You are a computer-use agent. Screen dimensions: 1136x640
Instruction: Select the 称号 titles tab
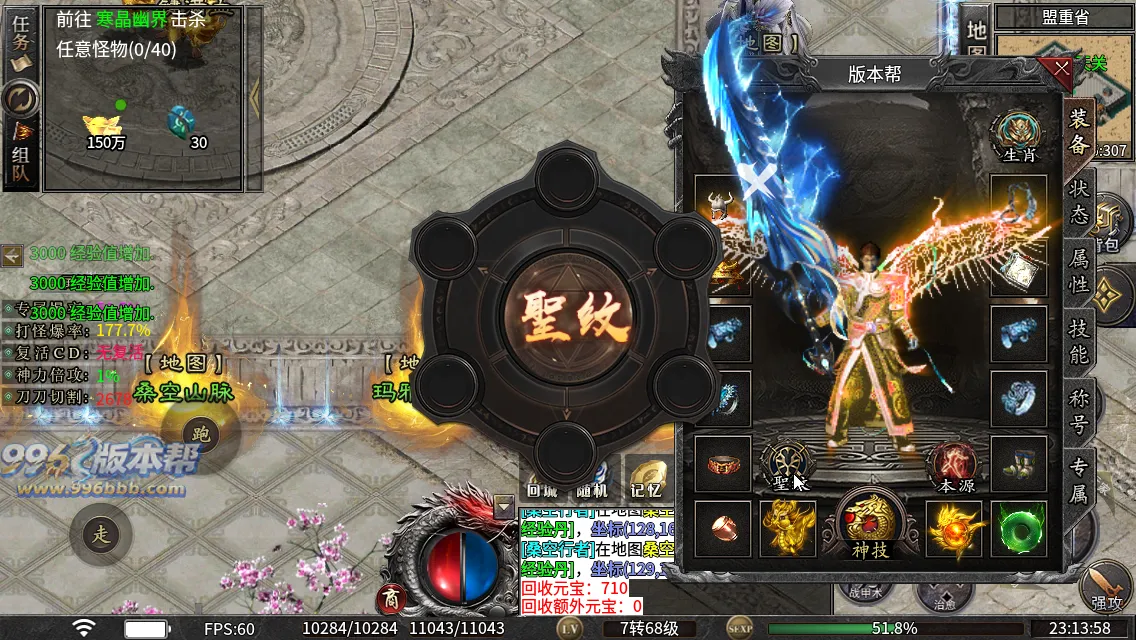(1079, 411)
